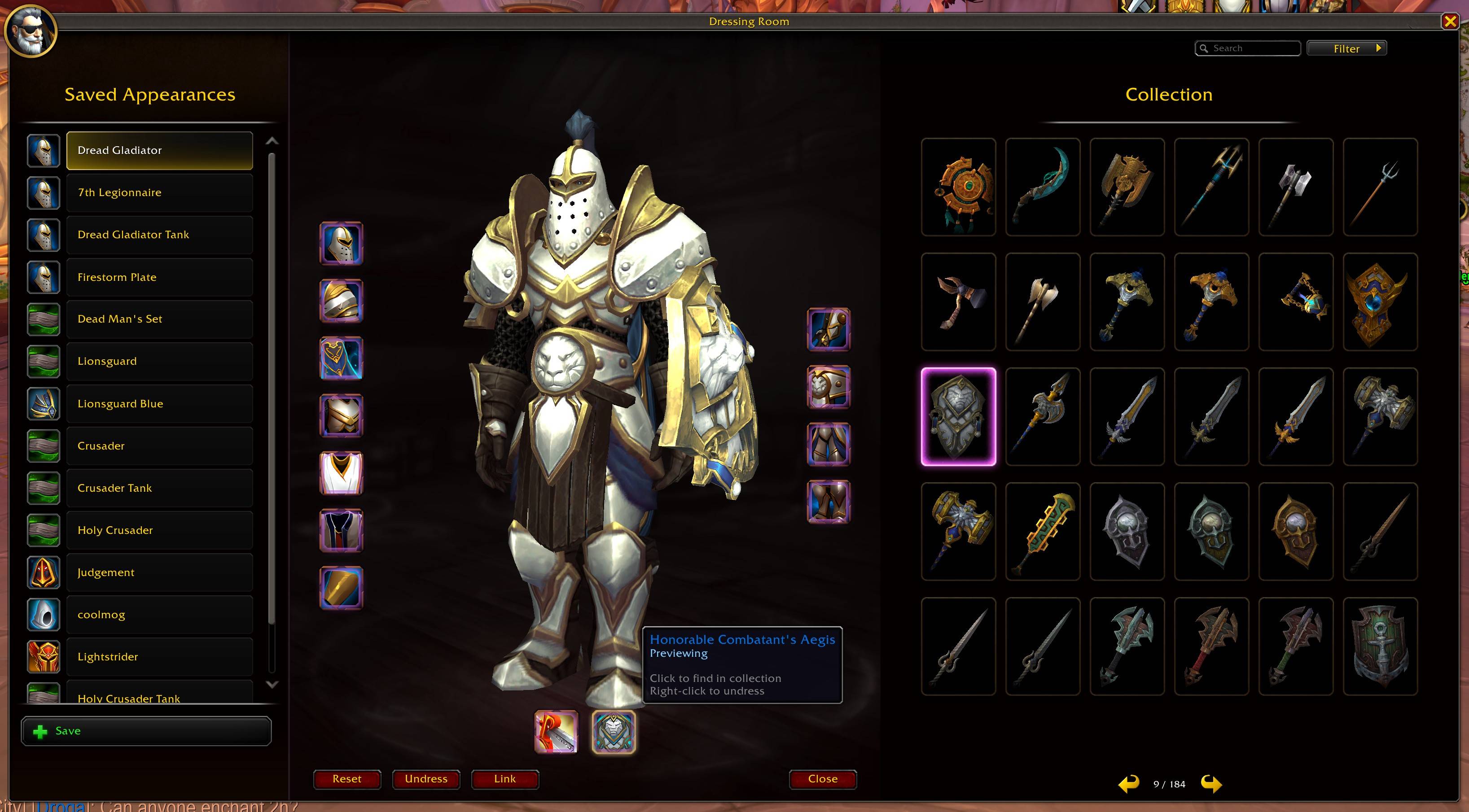Image resolution: width=1469 pixels, height=812 pixels.
Task: Reset the dressing room preview
Action: click(x=347, y=779)
